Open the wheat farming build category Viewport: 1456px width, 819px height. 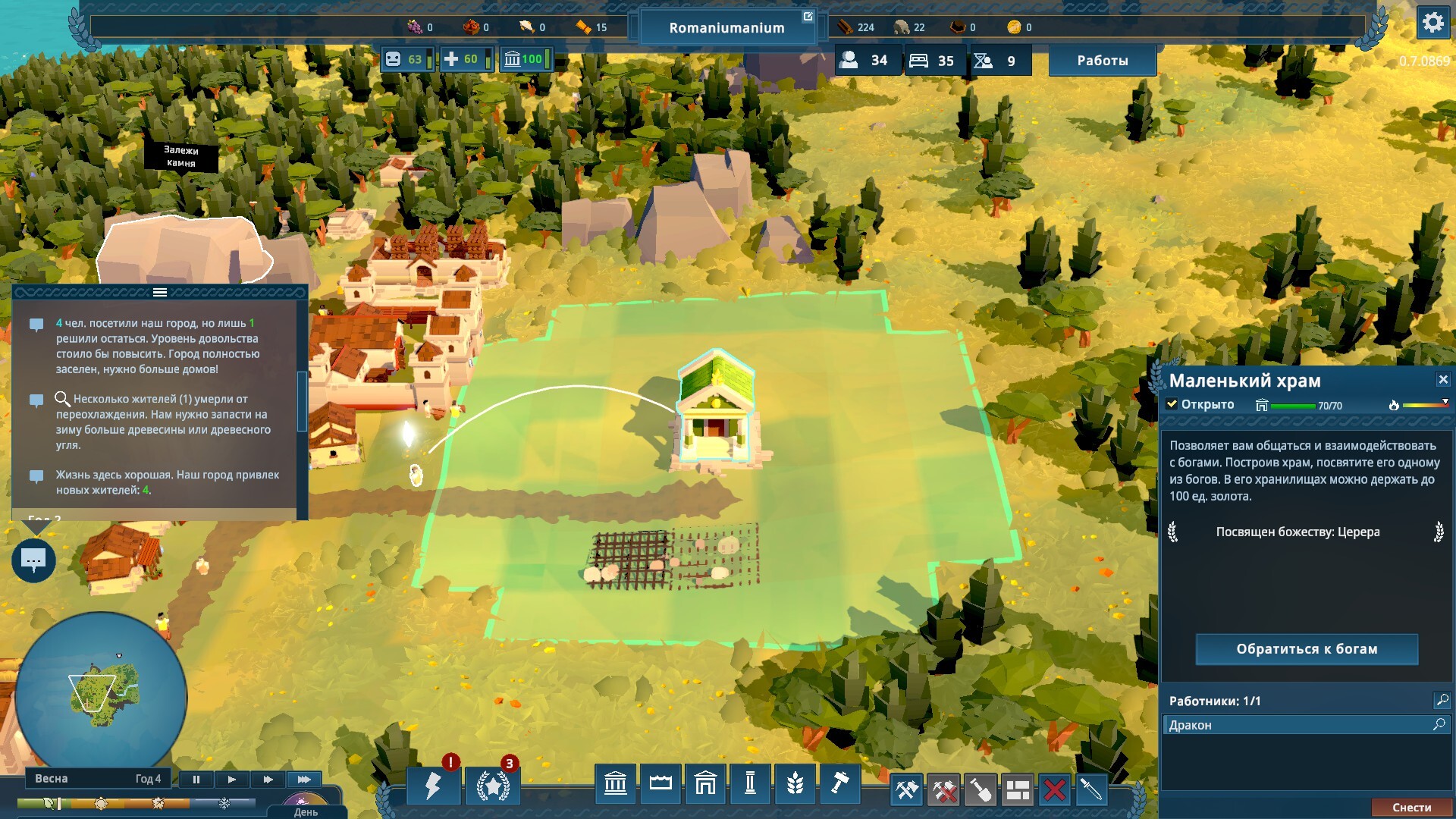pyautogui.click(x=795, y=783)
